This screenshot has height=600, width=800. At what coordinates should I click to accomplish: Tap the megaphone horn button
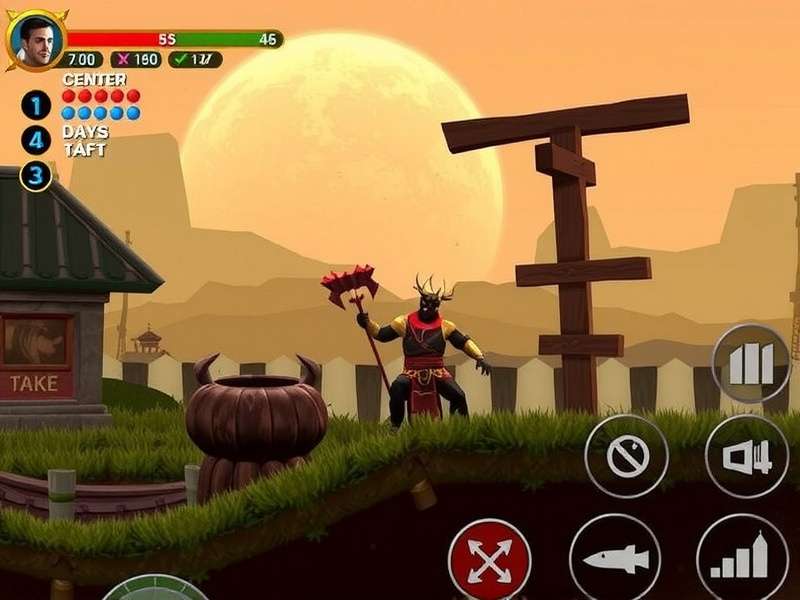pos(747,456)
